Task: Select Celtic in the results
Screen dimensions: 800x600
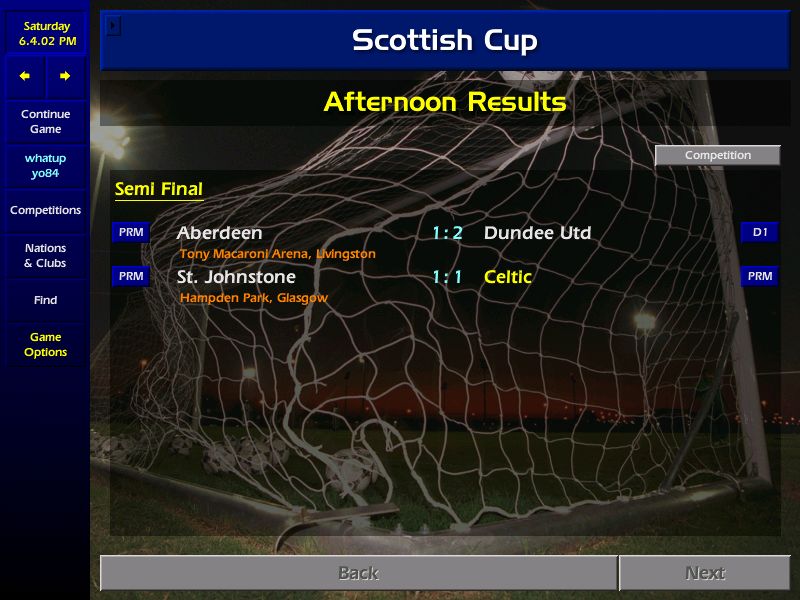Action: (x=507, y=277)
